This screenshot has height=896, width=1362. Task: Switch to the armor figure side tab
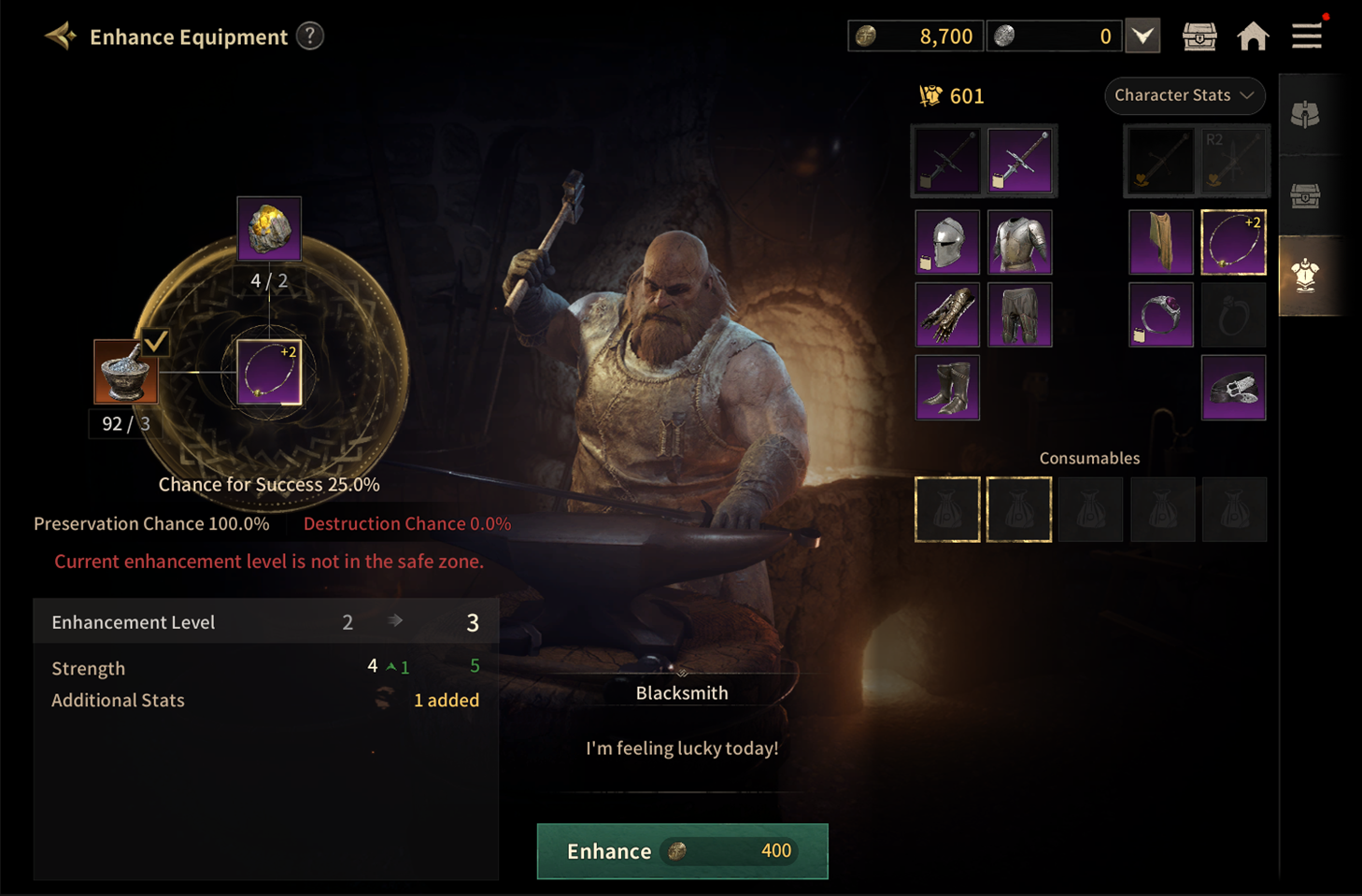pos(1305,276)
